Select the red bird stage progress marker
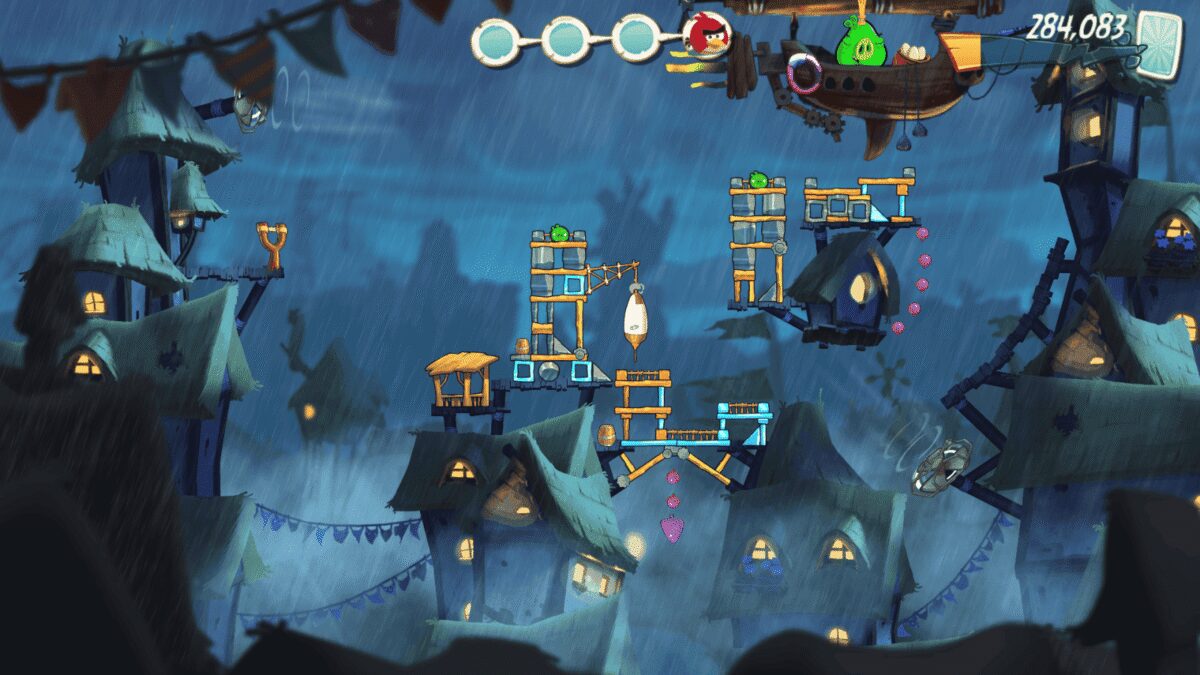The height and width of the screenshot is (675, 1200). click(x=708, y=36)
